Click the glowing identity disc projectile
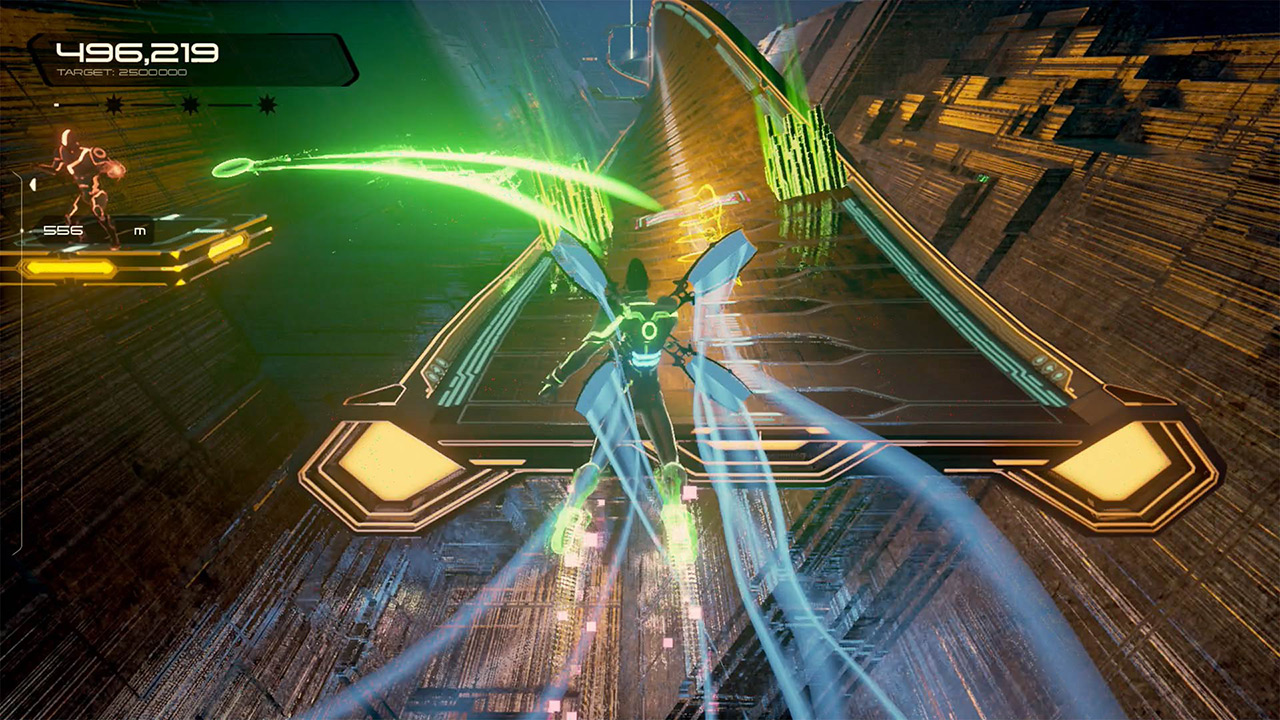The image size is (1280, 720). (232, 167)
